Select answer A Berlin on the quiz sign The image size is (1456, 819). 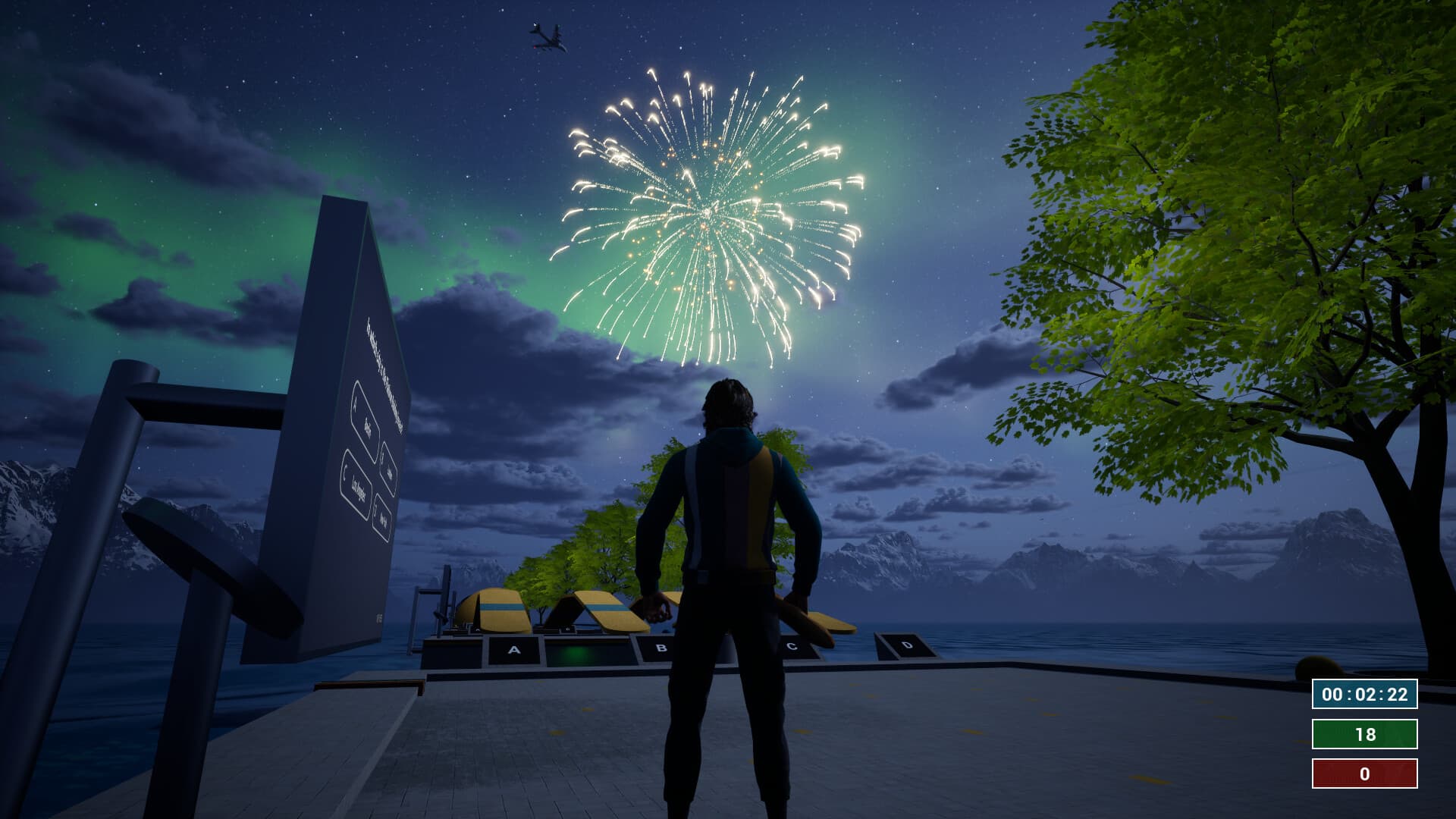(366, 413)
